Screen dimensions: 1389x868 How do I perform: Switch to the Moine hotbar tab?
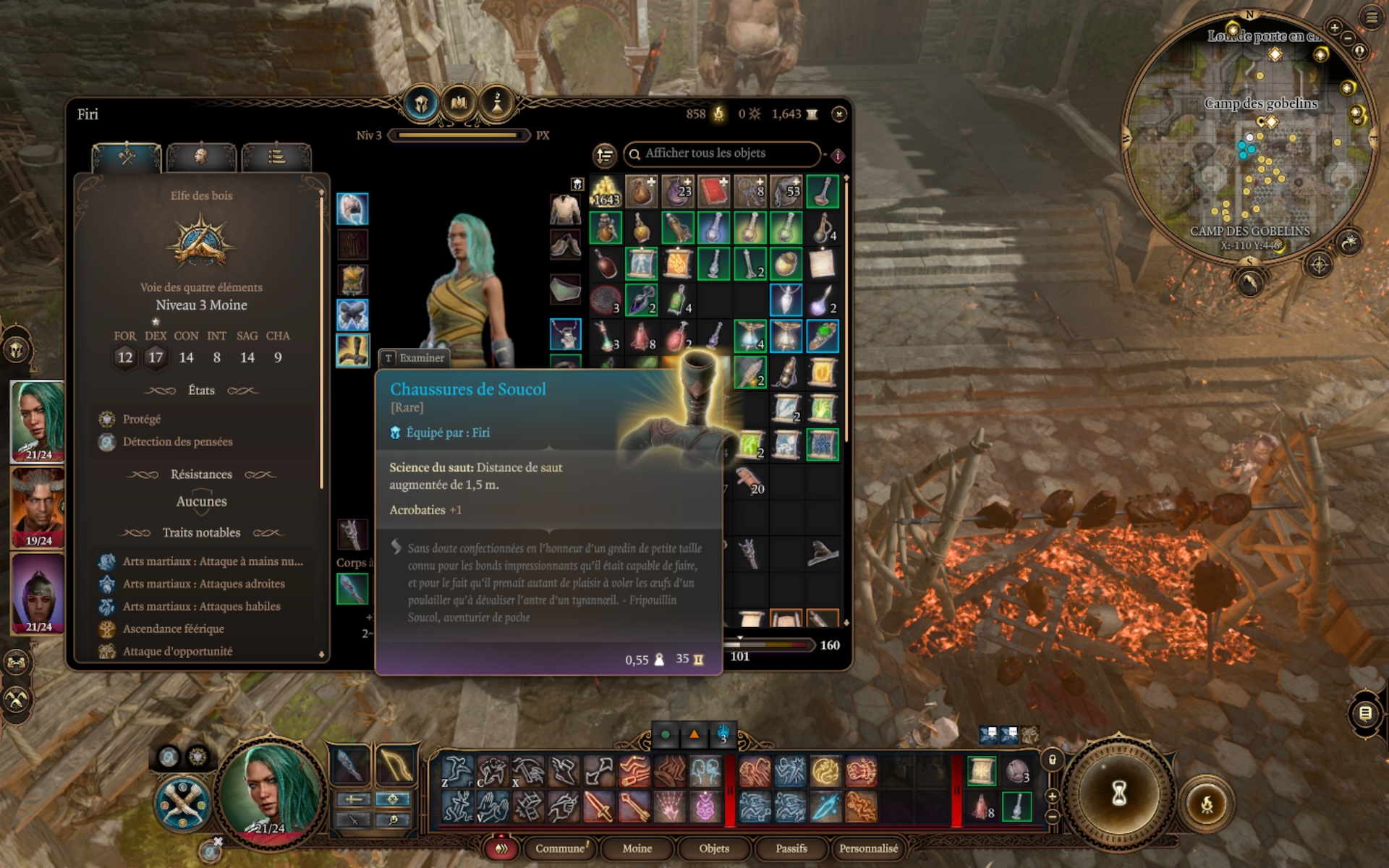(637, 848)
